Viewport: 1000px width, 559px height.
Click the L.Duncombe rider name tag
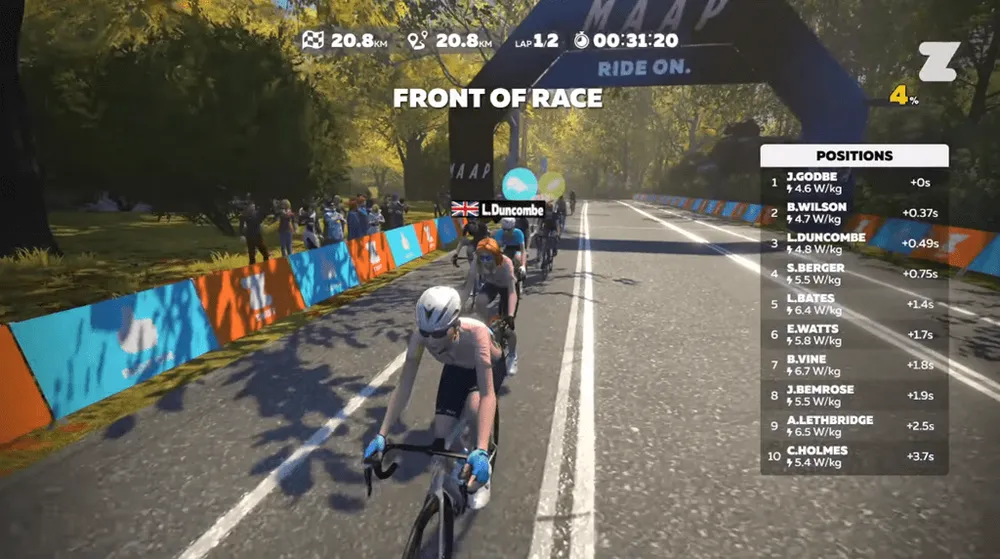(x=497, y=209)
